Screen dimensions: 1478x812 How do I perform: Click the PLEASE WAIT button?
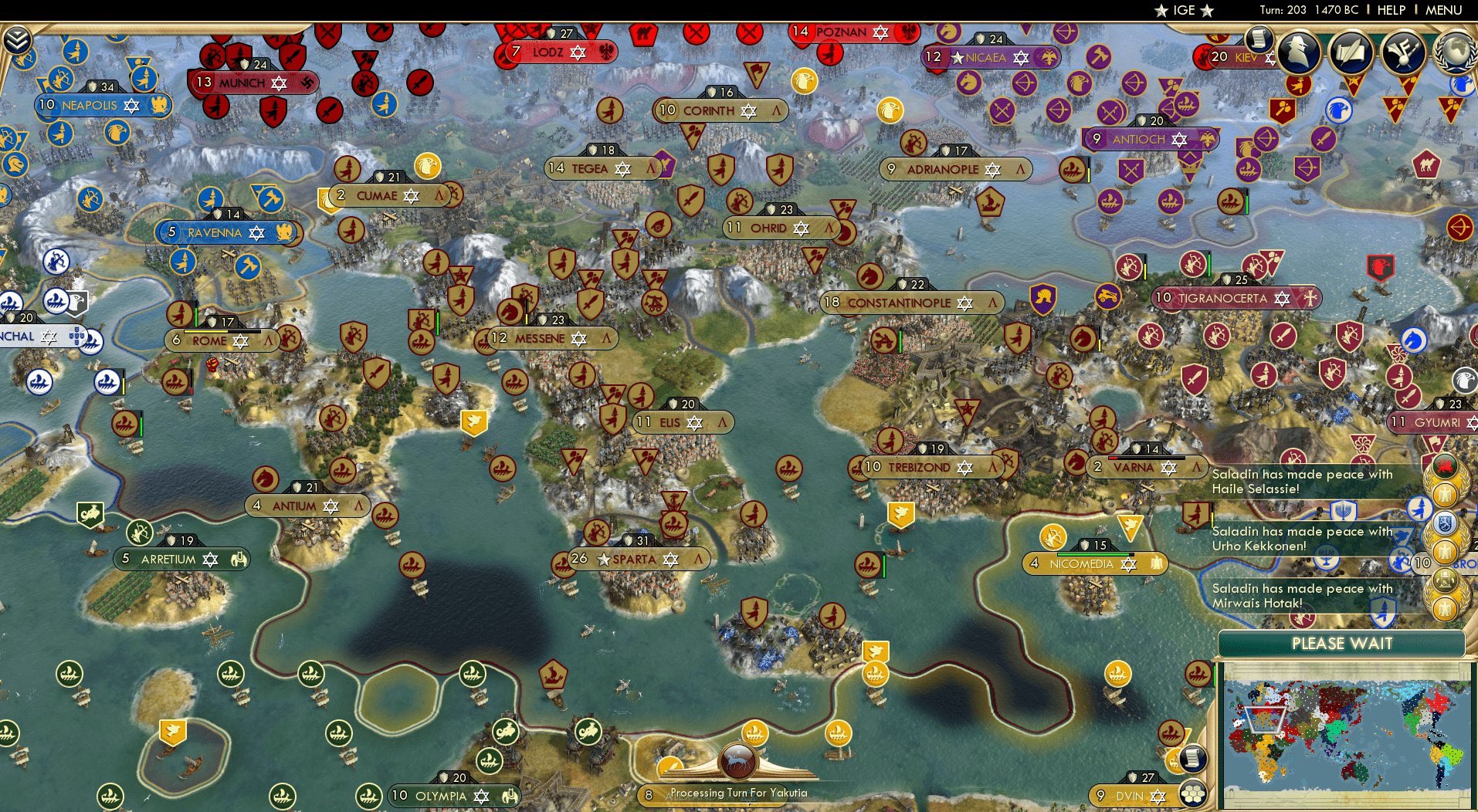point(1343,643)
